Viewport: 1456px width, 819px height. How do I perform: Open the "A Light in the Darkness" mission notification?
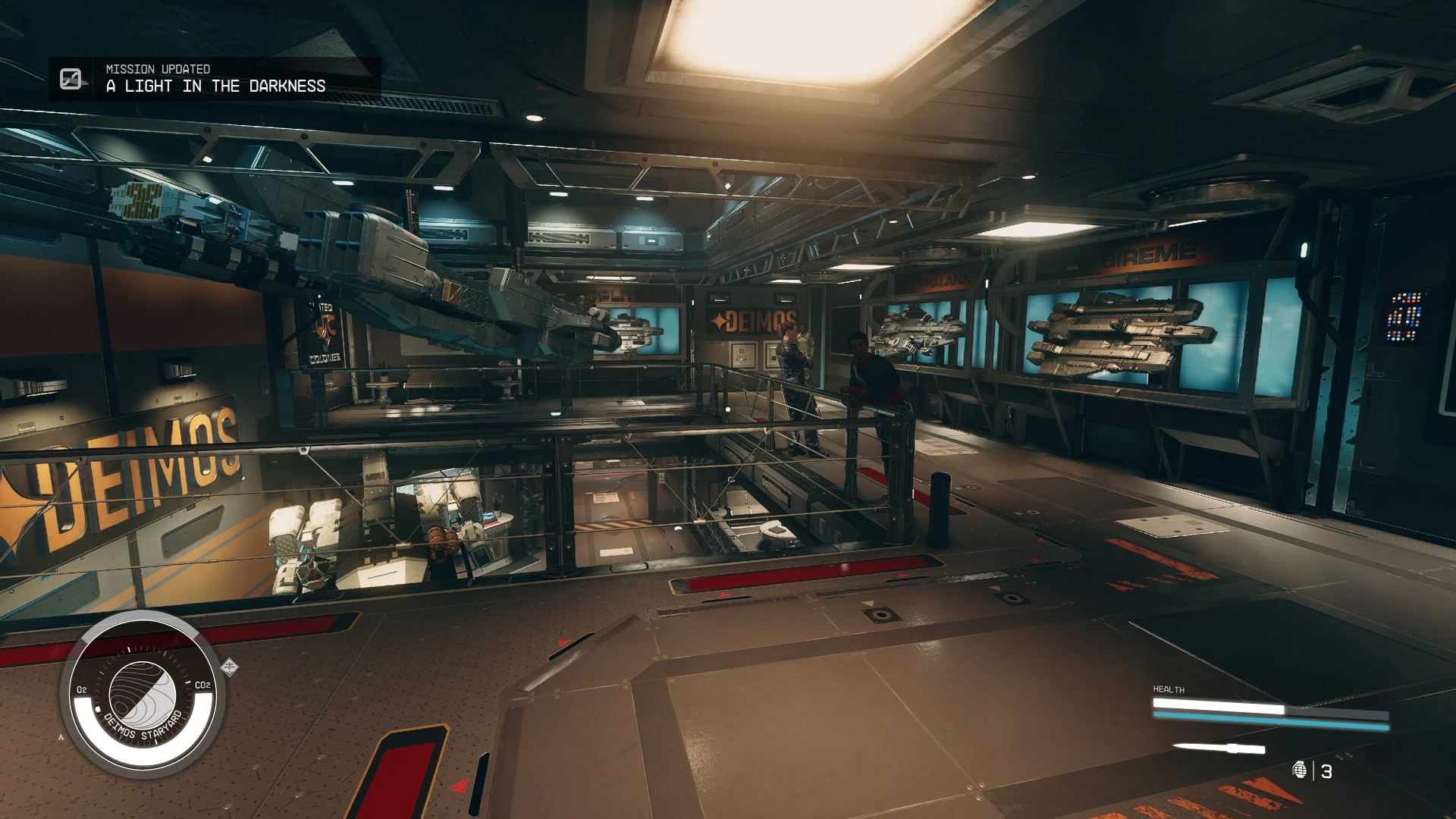[x=215, y=79]
